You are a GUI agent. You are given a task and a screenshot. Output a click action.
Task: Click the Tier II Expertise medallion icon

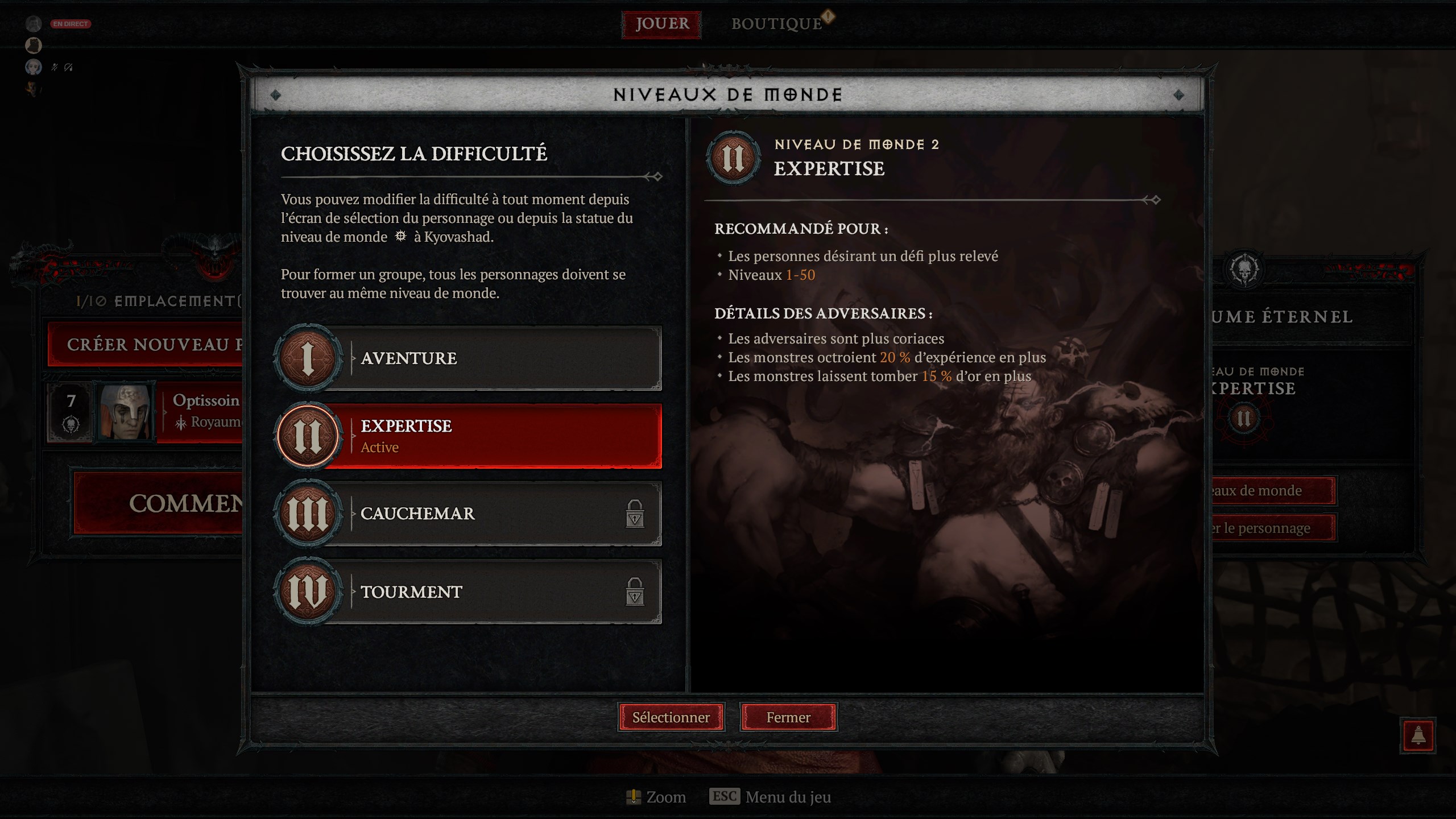[x=308, y=437]
